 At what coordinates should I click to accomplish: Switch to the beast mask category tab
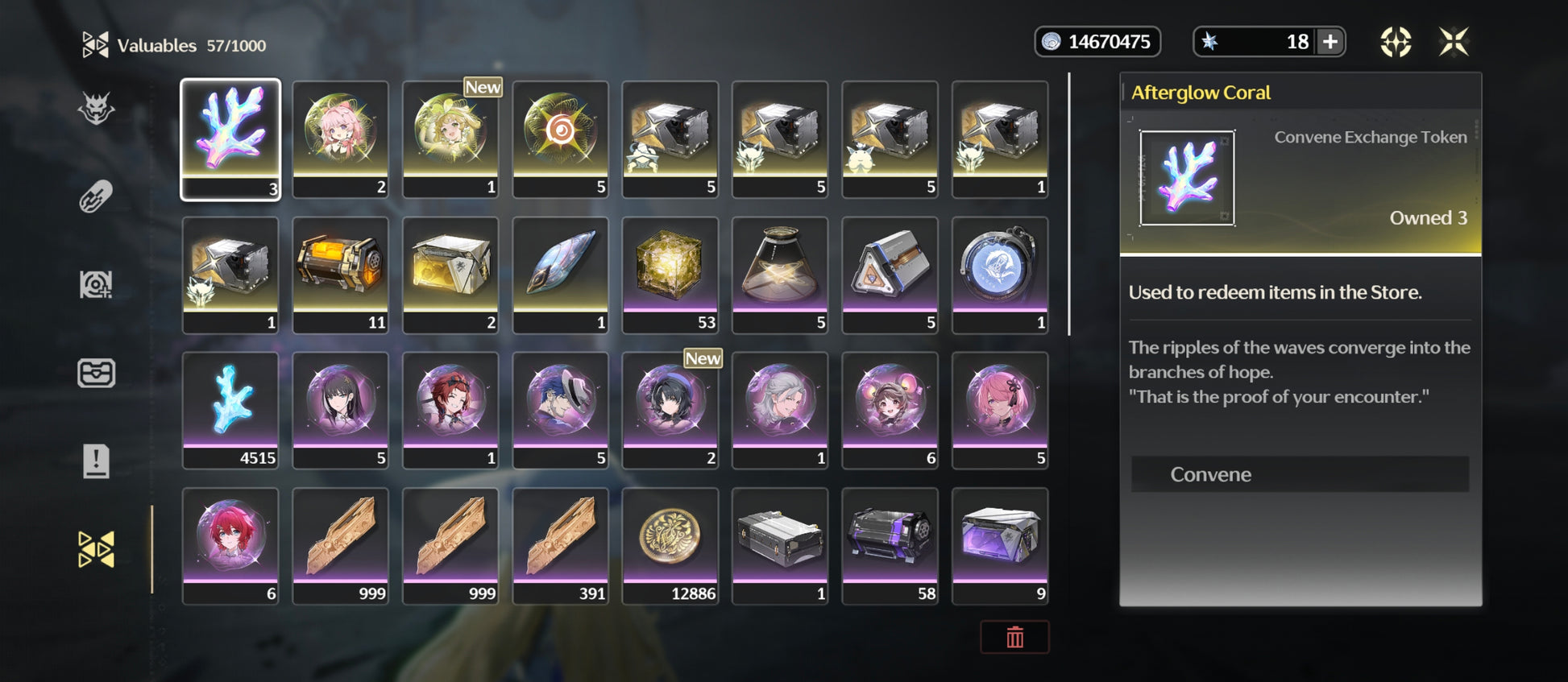(96, 109)
